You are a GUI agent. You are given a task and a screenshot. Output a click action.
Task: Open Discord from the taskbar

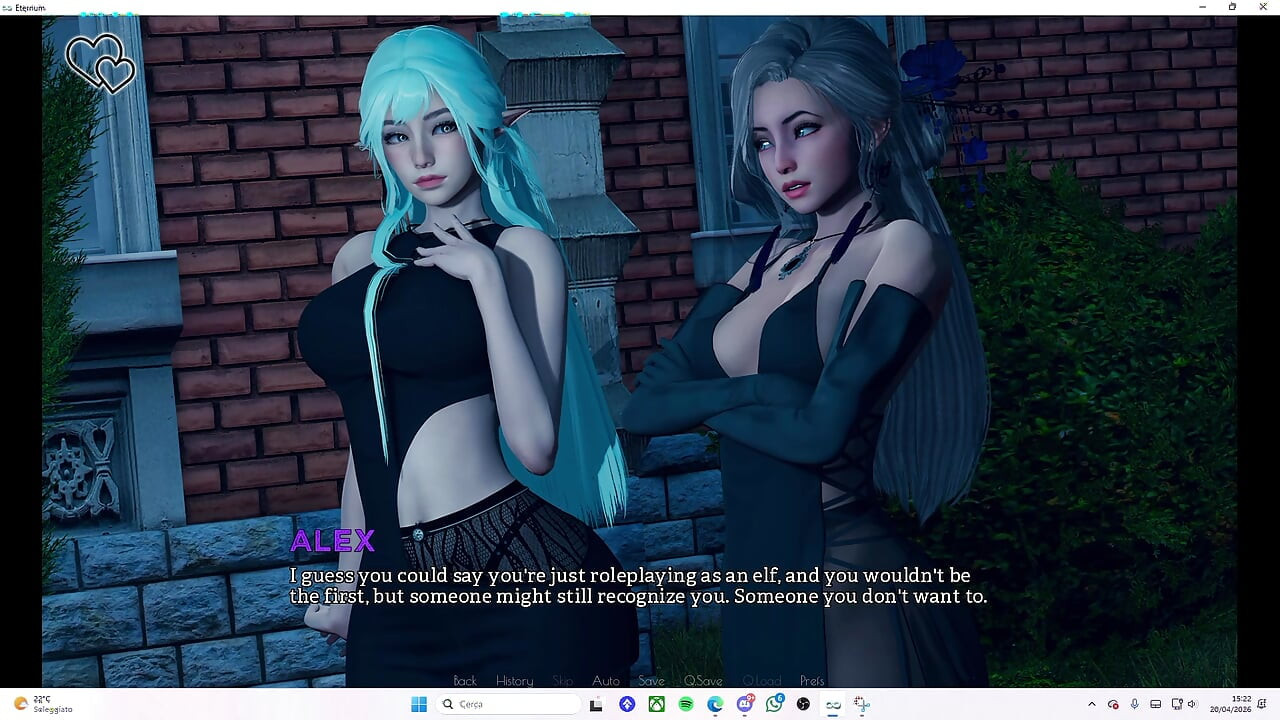[745, 704]
